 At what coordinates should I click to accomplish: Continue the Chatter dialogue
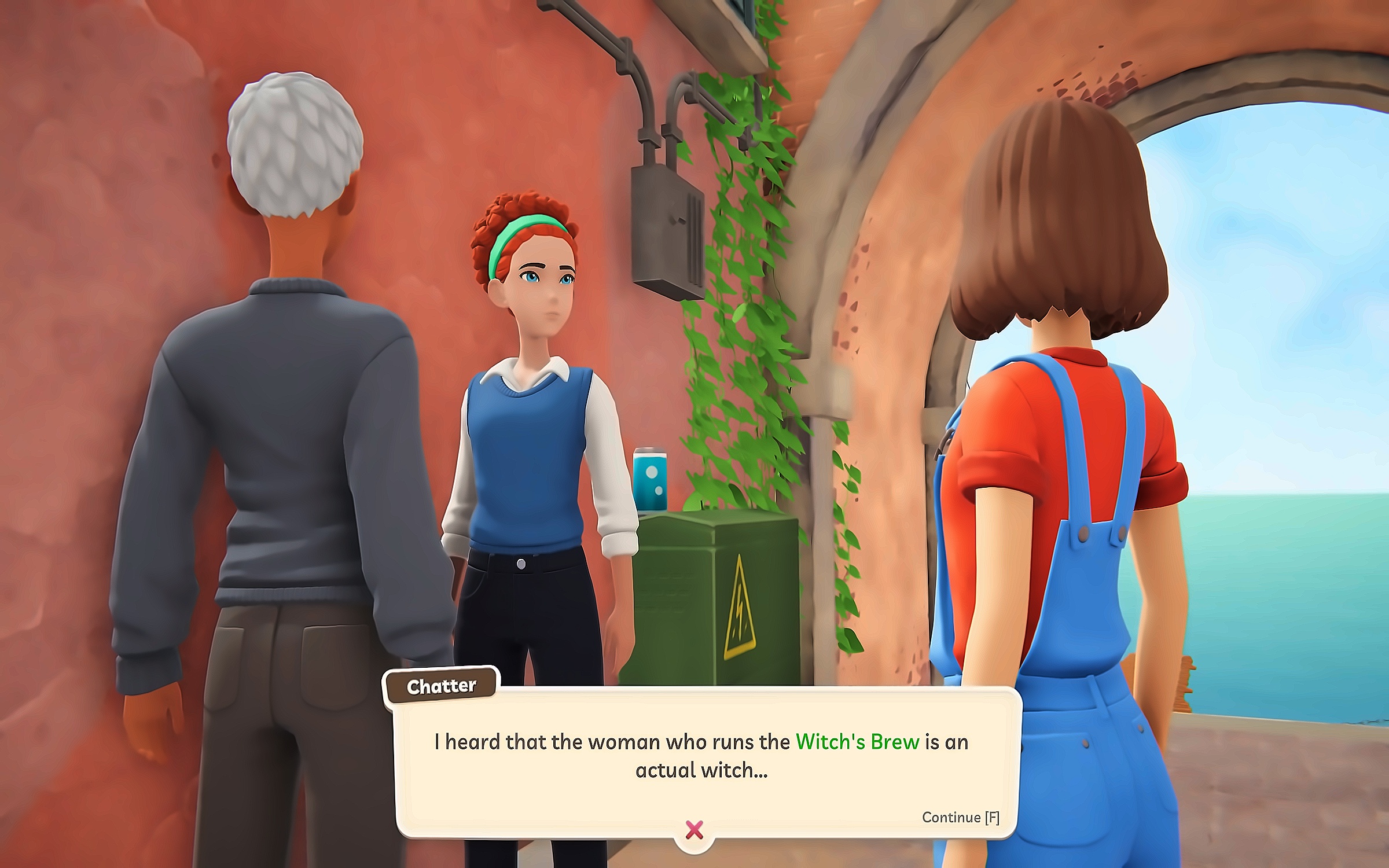click(960, 817)
